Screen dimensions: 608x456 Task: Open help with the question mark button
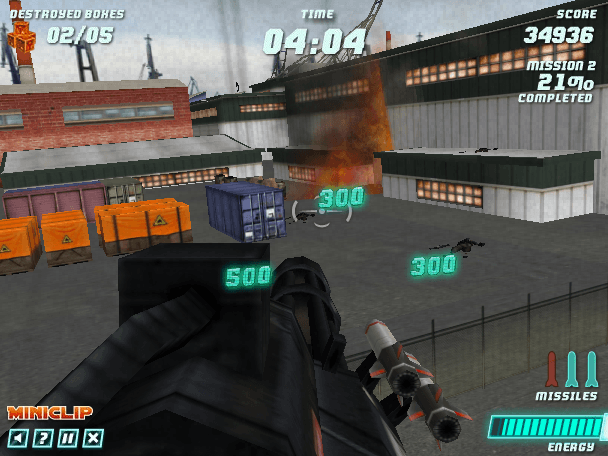tap(42, 437)
